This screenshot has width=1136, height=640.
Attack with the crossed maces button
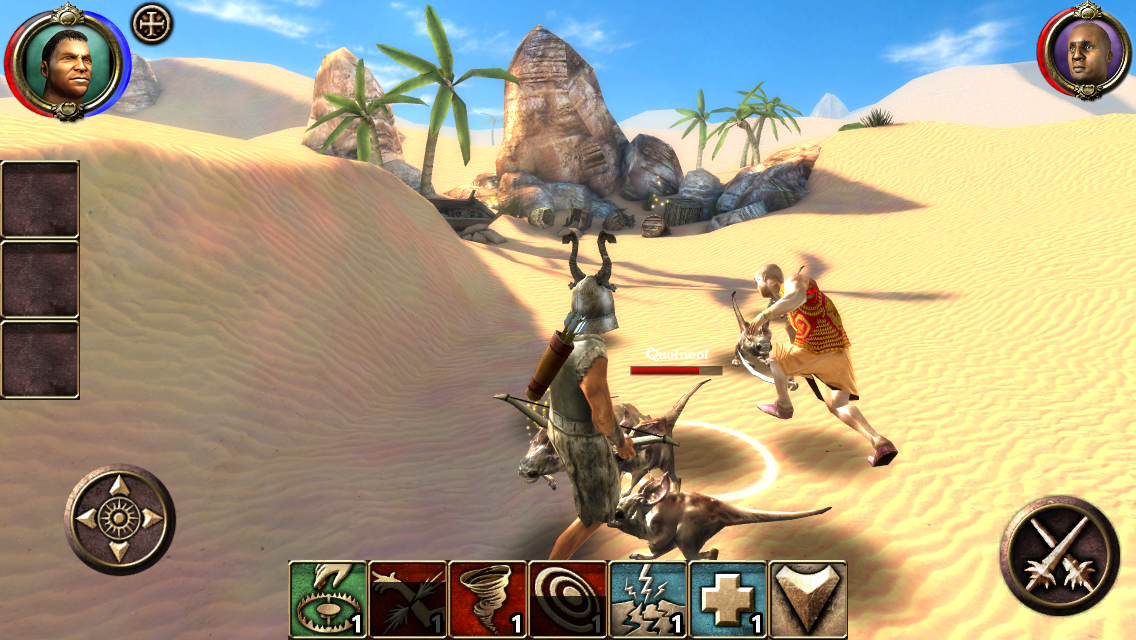coord(1059,555)
